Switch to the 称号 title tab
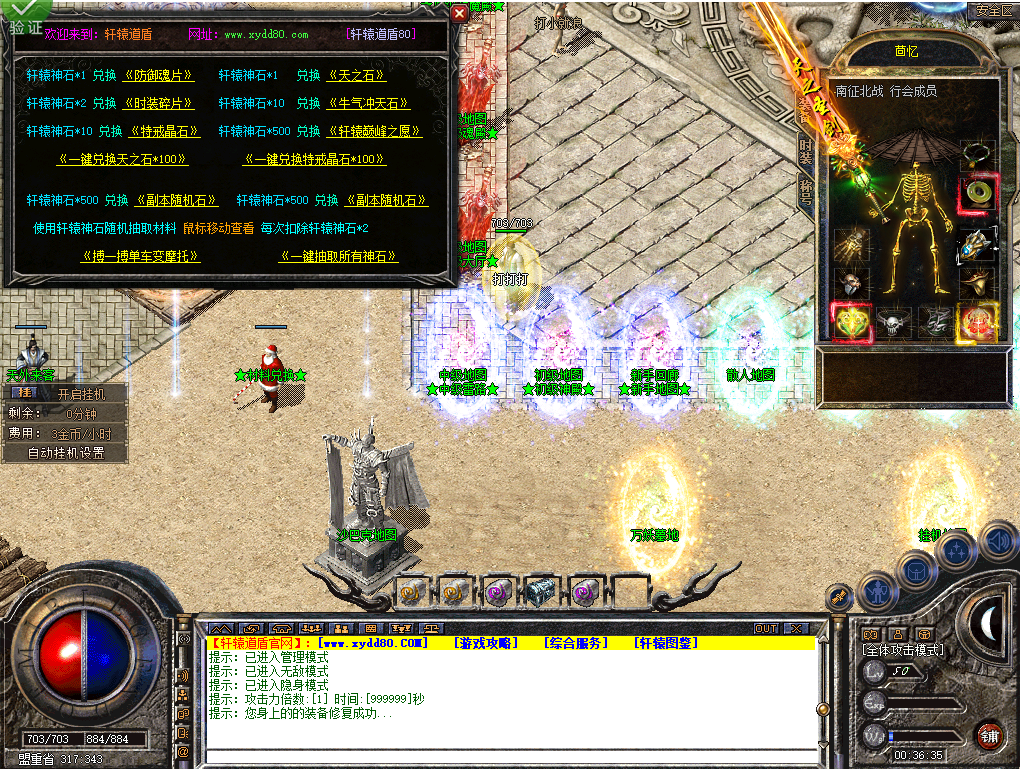Viewport: 1020px width, 769px height. (x=806, y=190)
